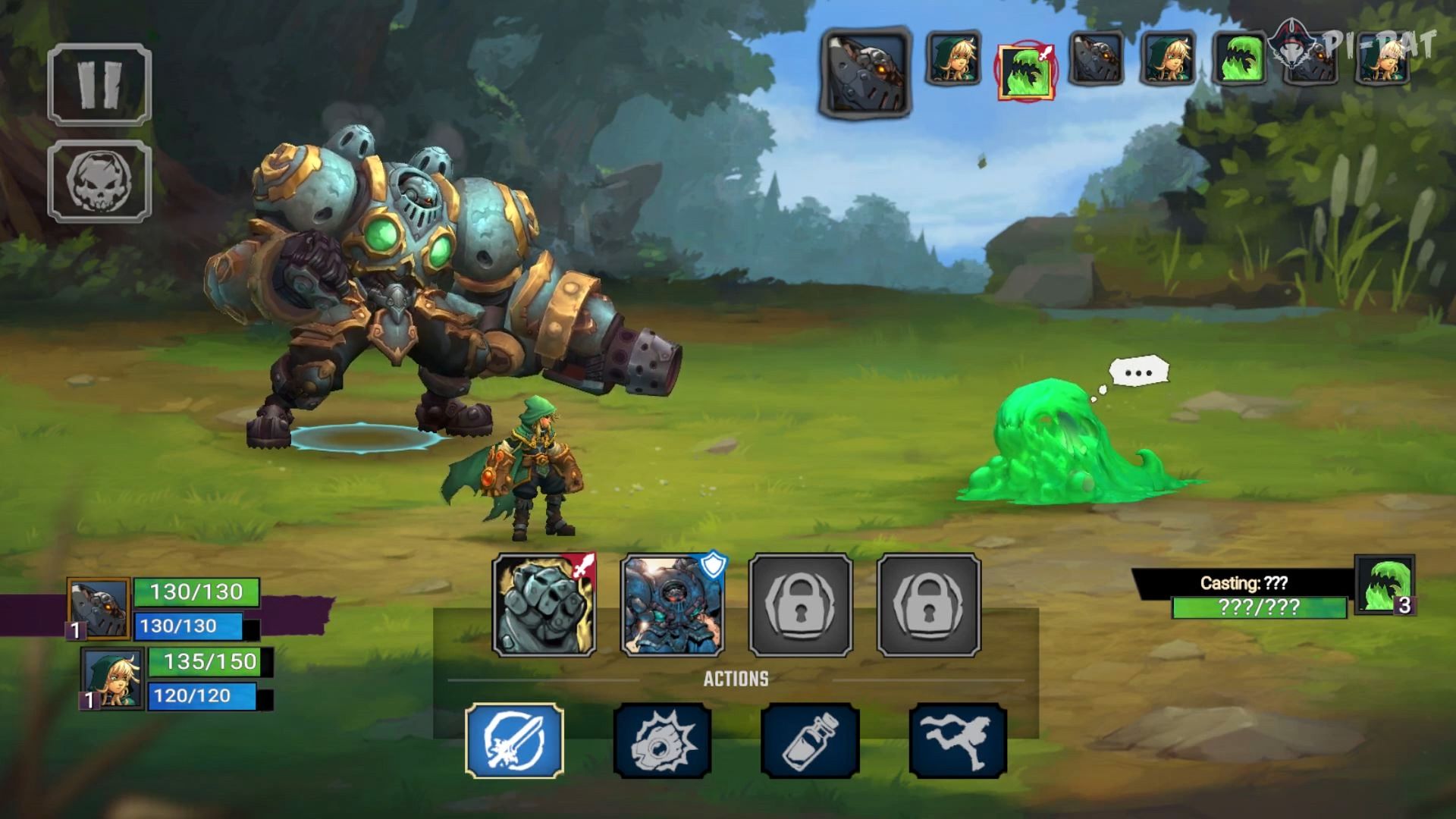
Task: Select Calibretto's stone fist ability
Action: [541, 607]
